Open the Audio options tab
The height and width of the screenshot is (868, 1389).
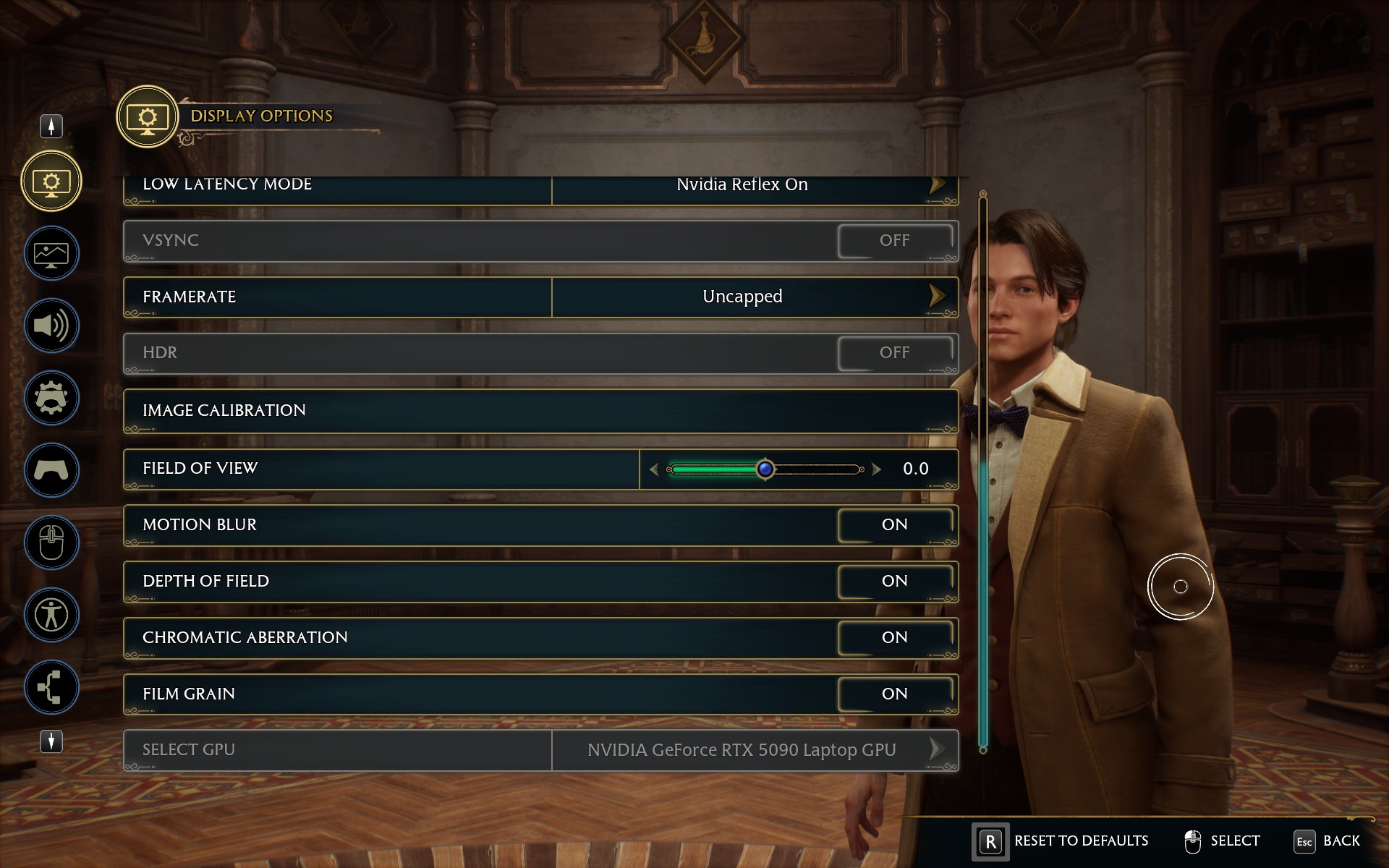coord(51,325)
